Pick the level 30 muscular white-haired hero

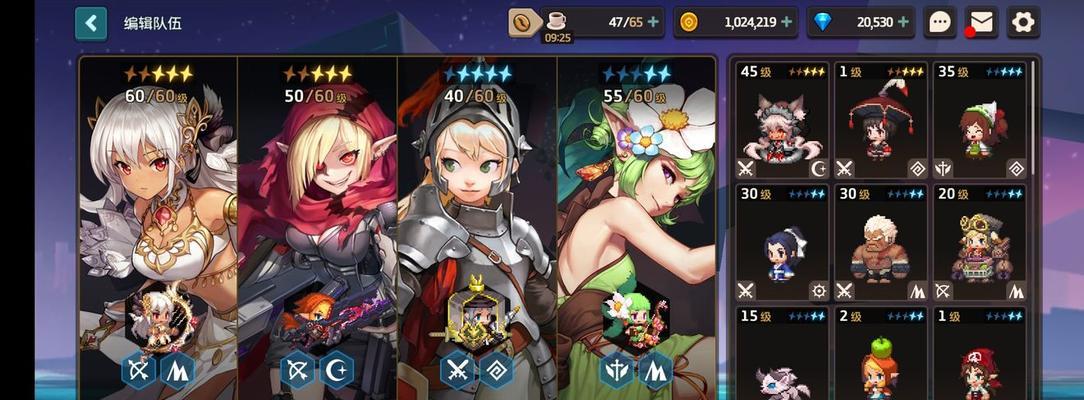(x=880, y=243)
